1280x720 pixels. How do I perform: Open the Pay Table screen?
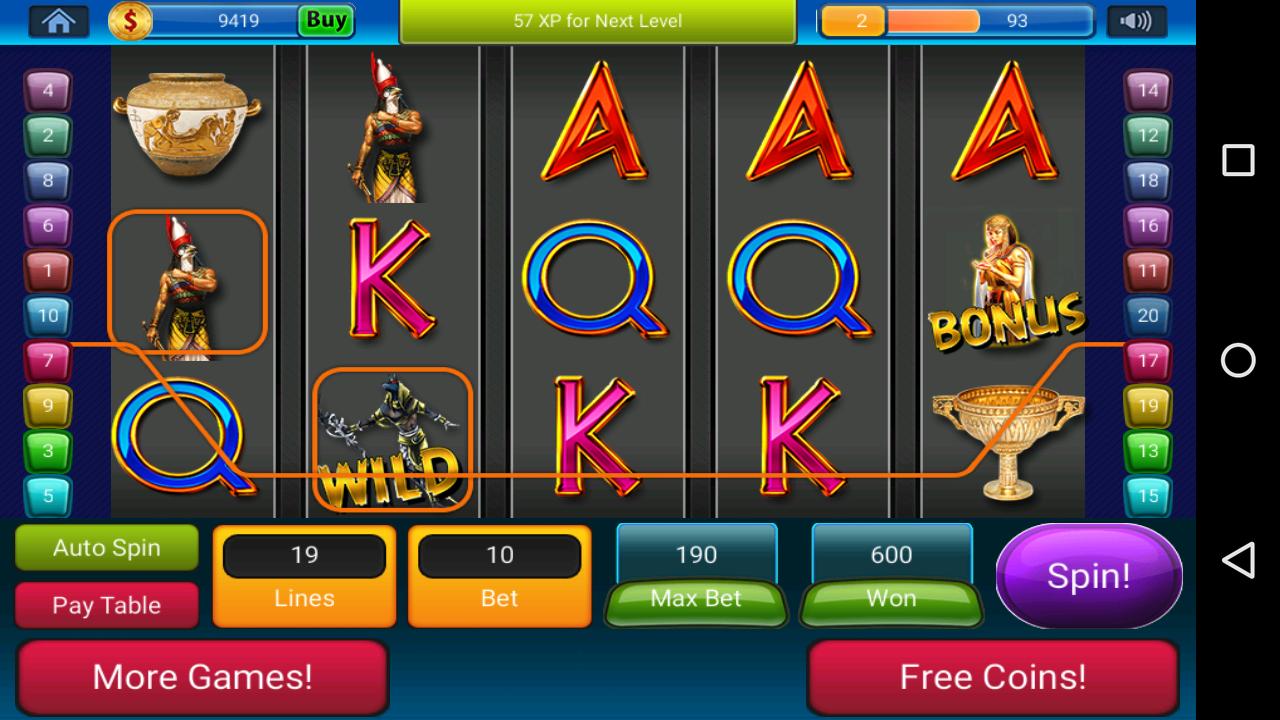click(106, 605)
